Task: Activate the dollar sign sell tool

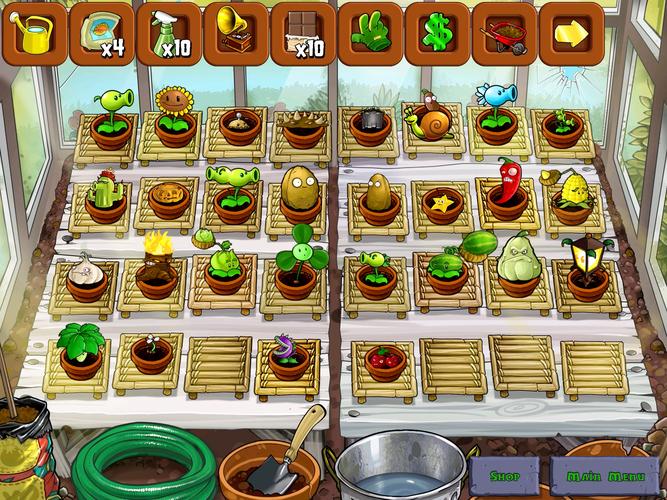Action: (x=437, y=33)
